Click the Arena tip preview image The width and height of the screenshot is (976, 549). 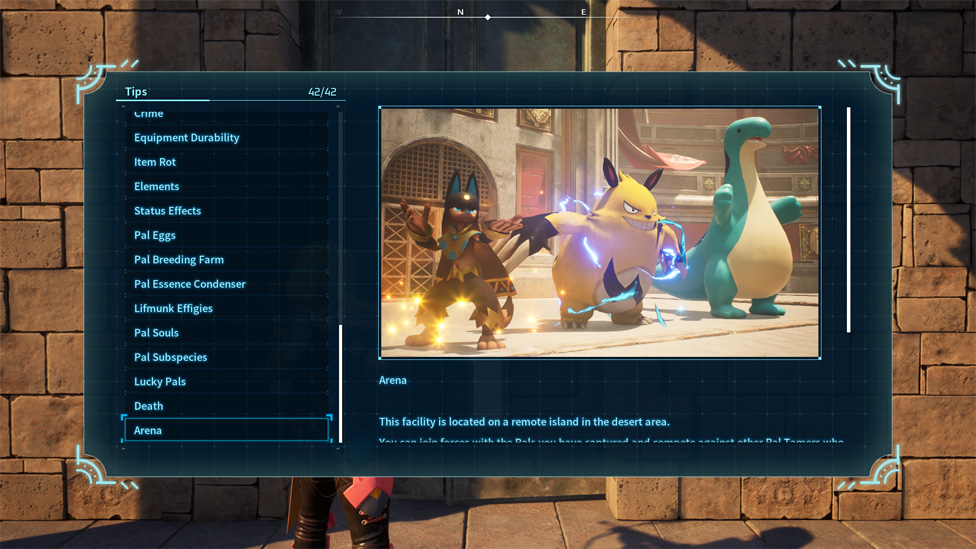click(599, 232)
